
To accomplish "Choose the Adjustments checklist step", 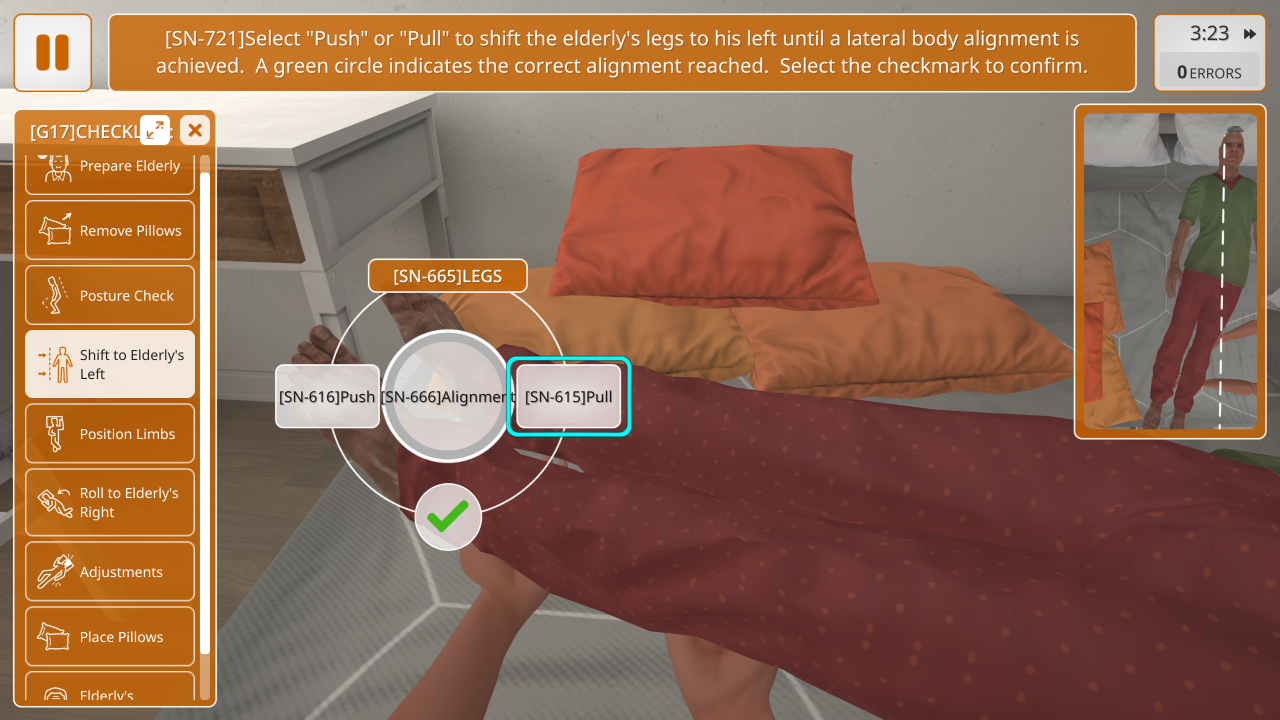I will [x=110, y=572].
